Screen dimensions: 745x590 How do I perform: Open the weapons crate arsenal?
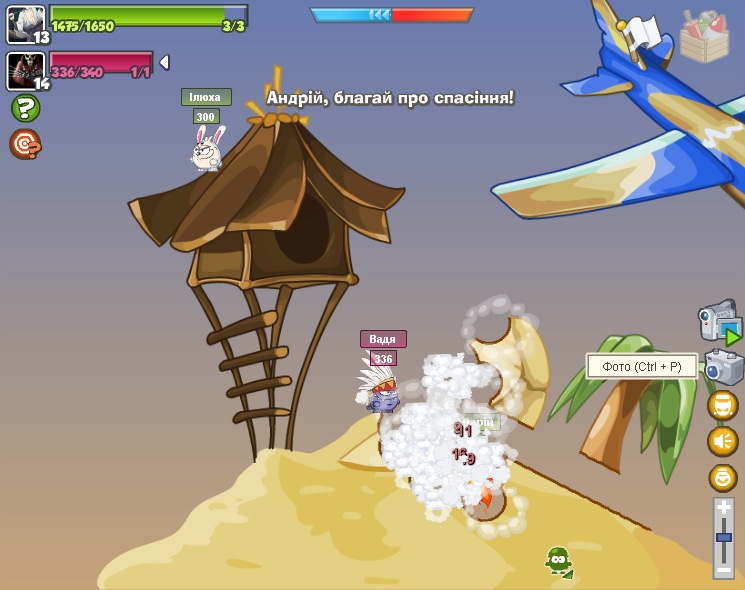coord(704,36)
